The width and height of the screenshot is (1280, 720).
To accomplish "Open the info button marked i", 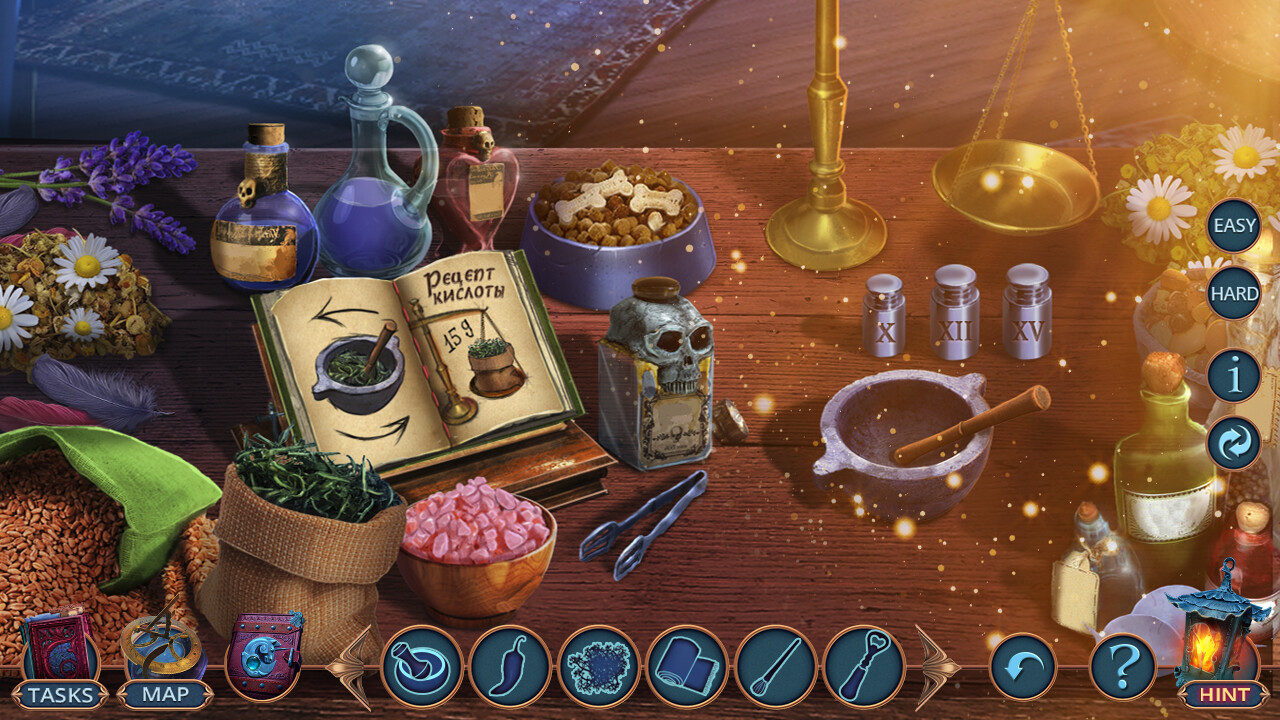I will [1232, 377].
